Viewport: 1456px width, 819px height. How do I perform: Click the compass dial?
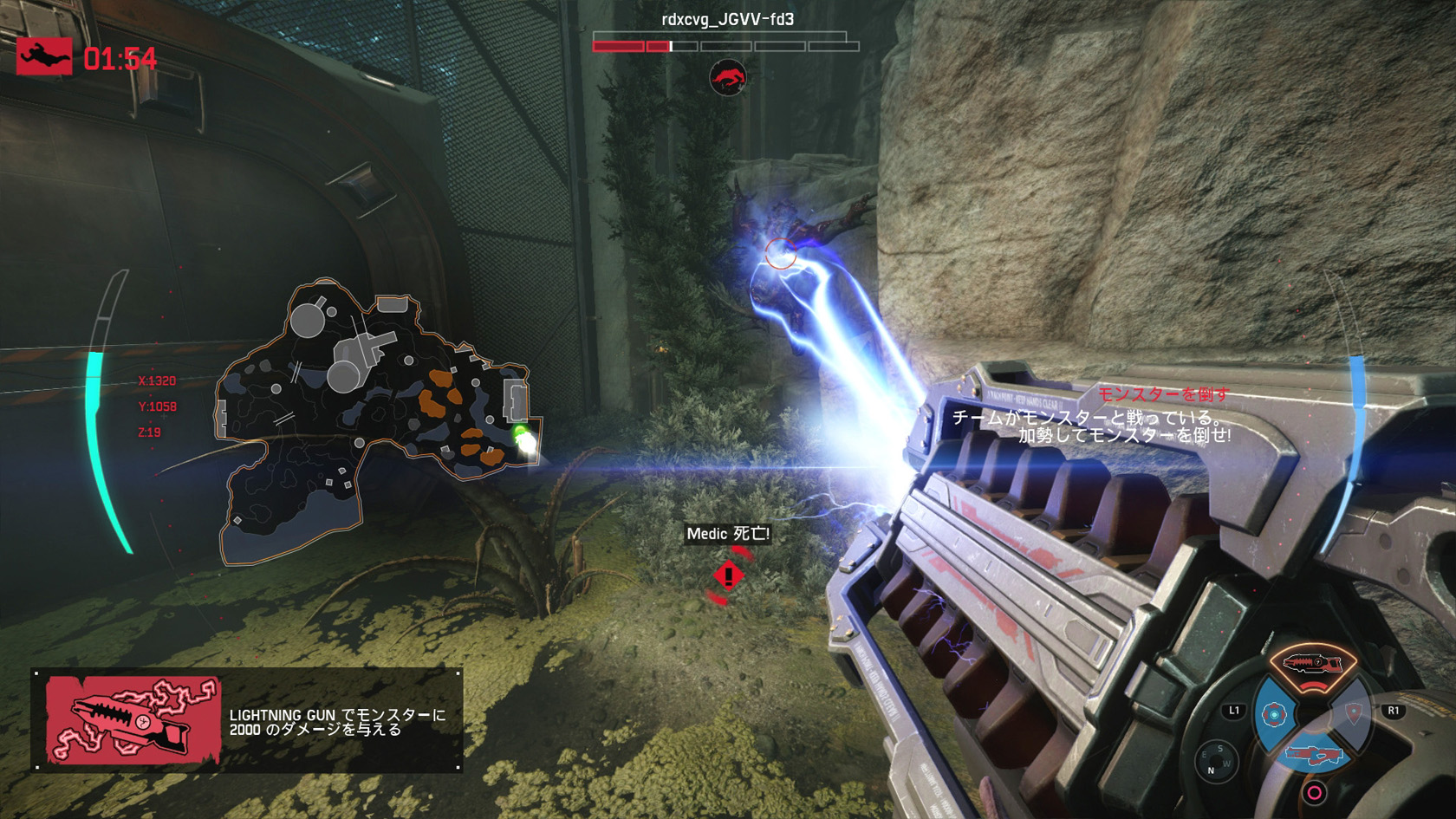point(1215,761)
